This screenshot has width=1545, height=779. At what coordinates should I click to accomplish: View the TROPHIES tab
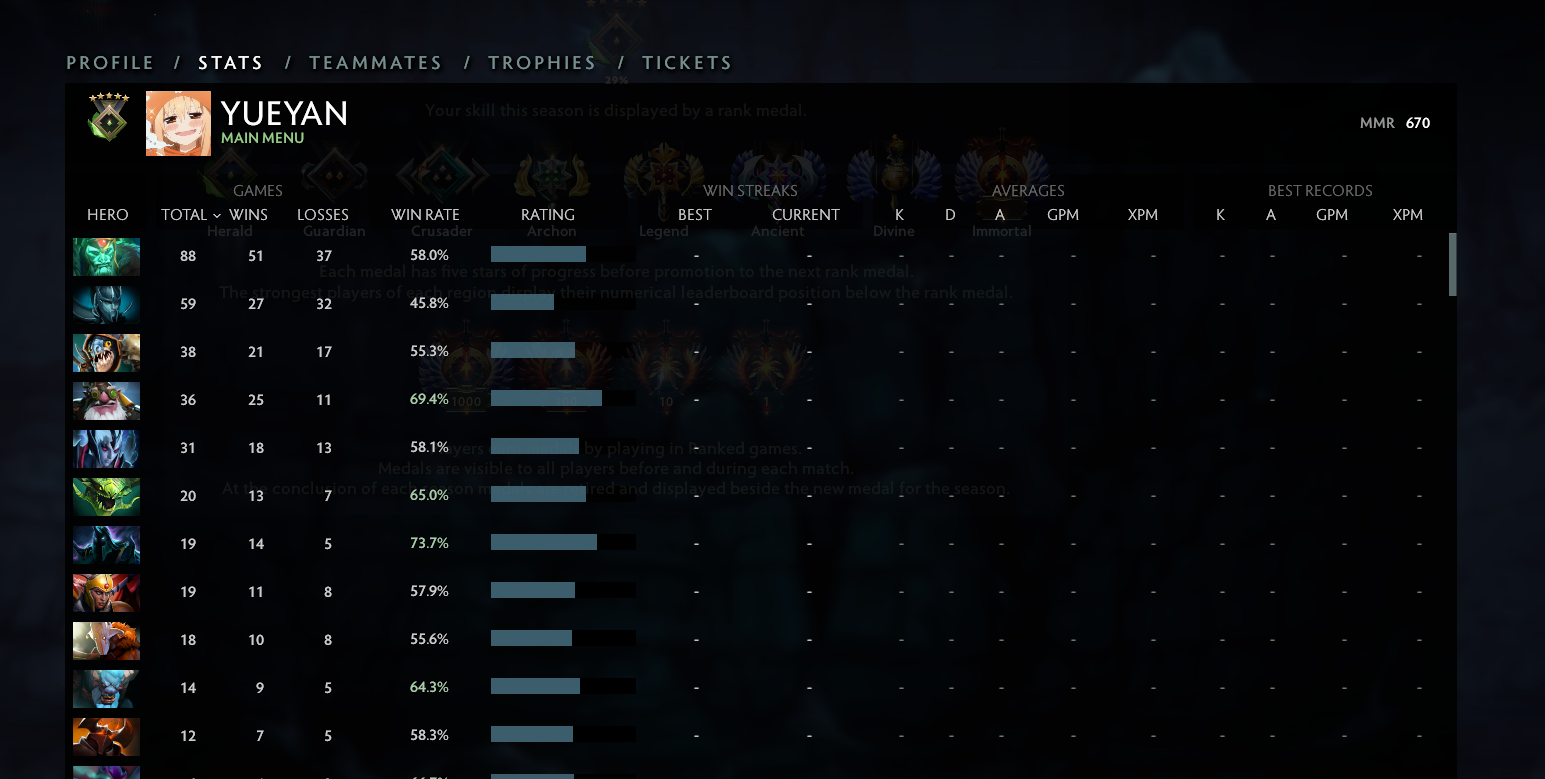point(542,62)
